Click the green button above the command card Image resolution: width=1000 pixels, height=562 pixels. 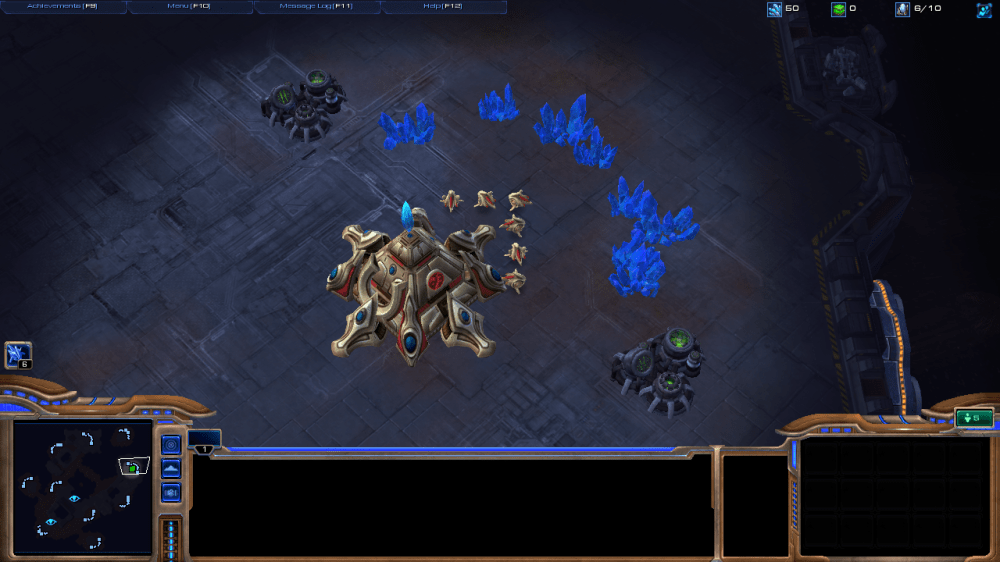point(973,418)
